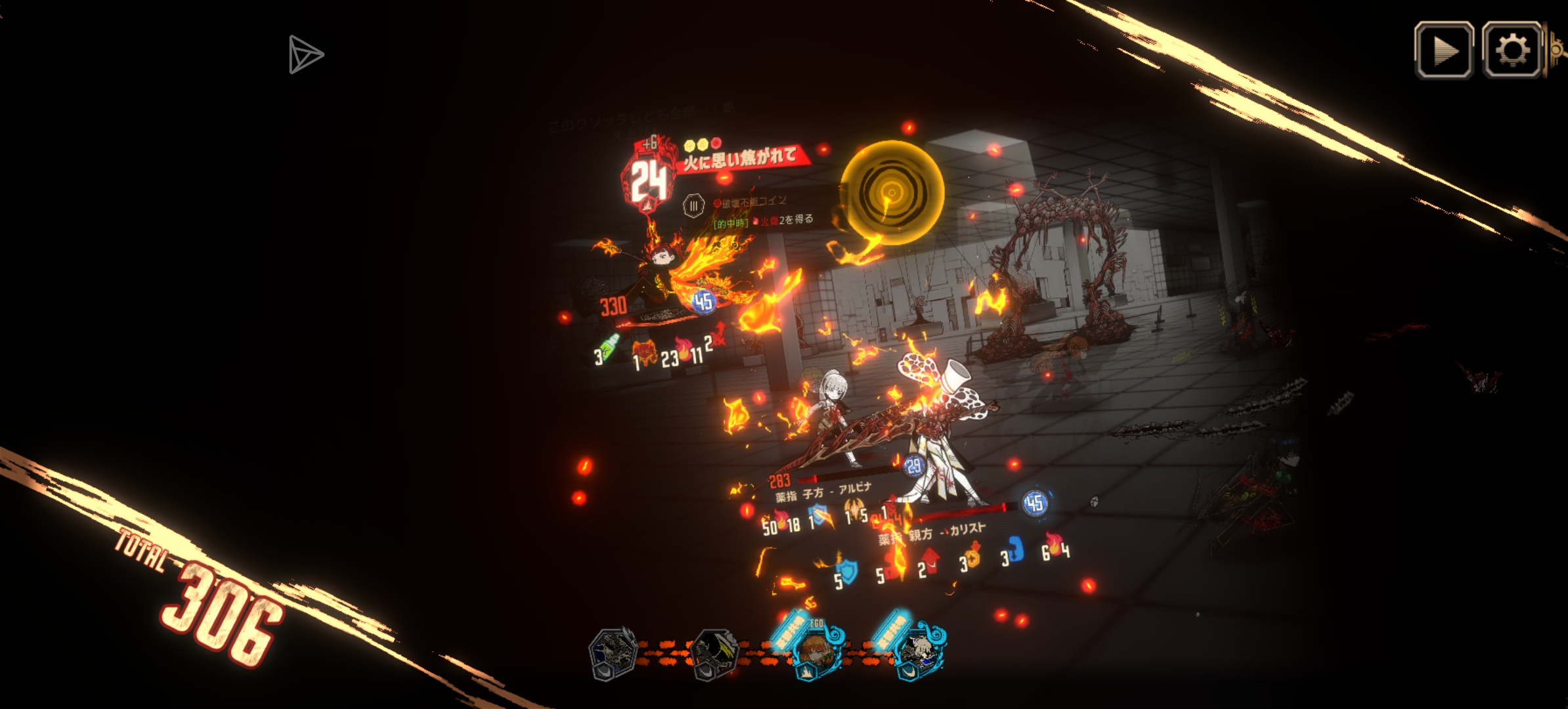Choose the gray skill portrait with yellow streaks
Image resolution: width=1568 pixels, height=709 pixels.
(714, 653)
